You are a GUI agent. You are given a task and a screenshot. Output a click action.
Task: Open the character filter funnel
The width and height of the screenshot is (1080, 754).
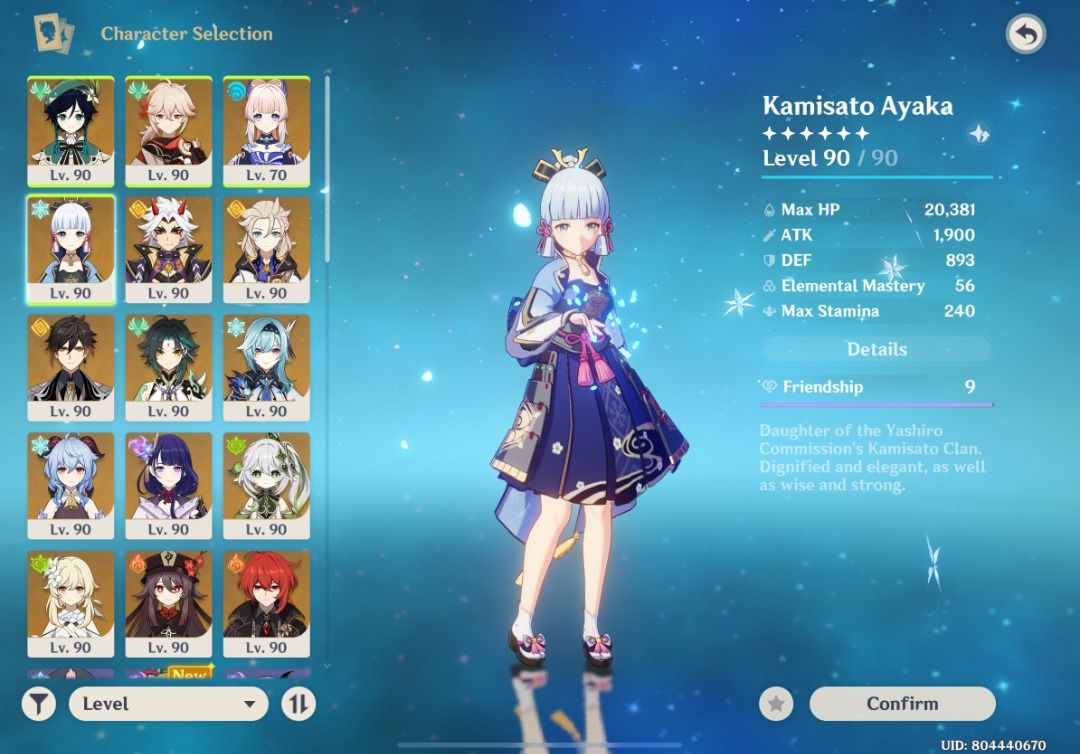pyautogui.click(x=38, y=703)
